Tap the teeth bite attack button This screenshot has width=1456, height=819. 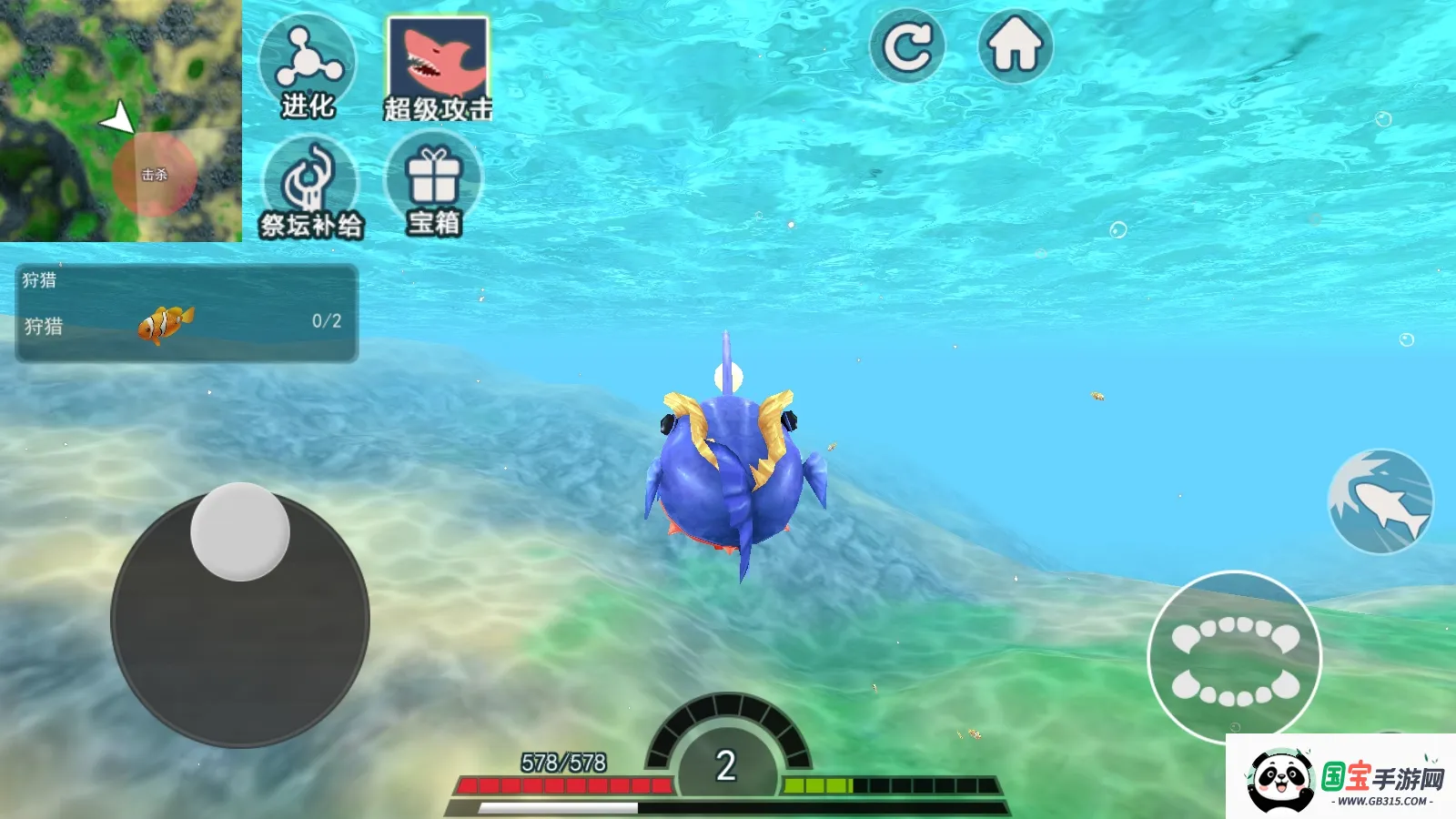(1234, 657)
